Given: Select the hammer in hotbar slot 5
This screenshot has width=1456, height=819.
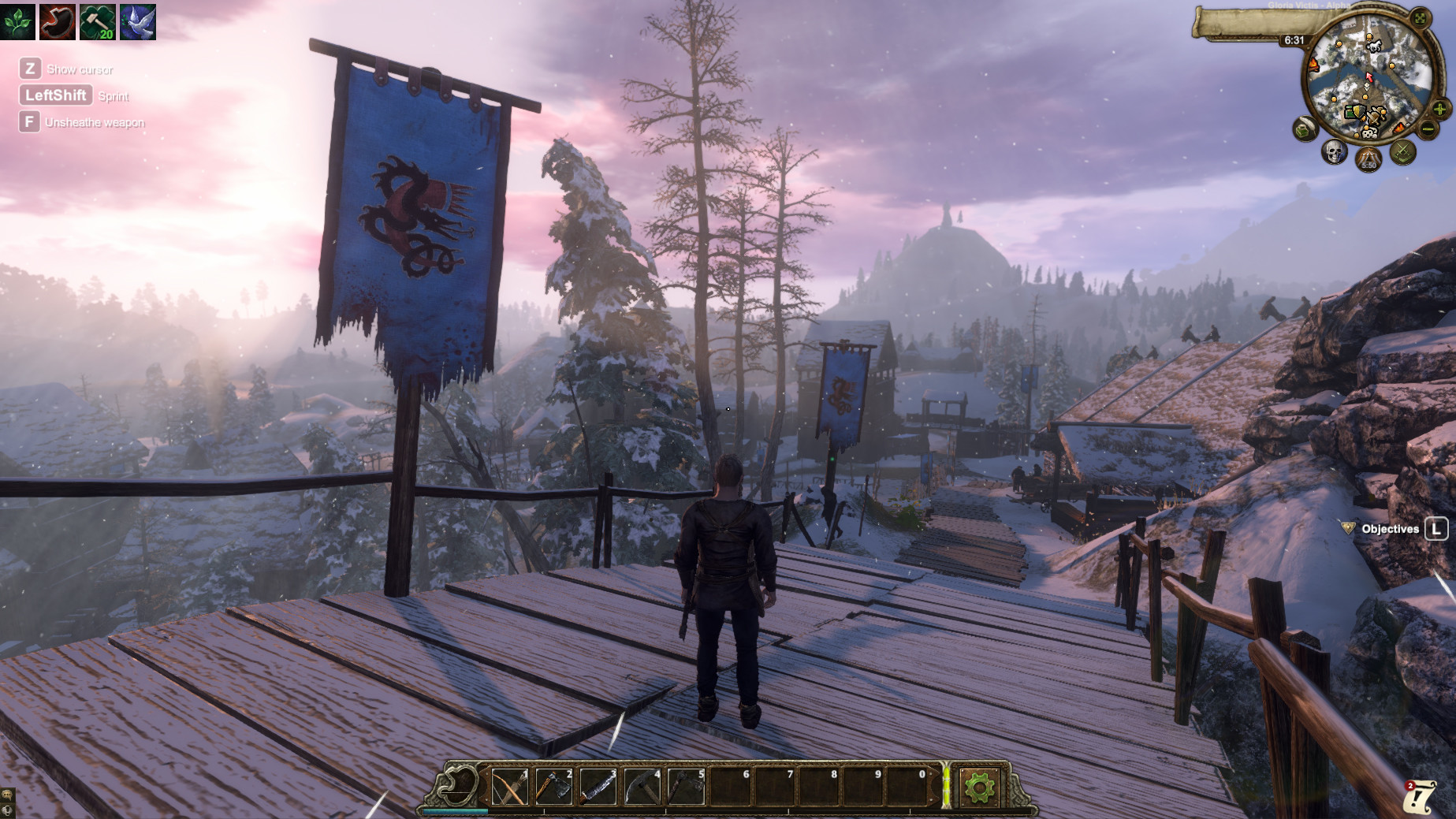Looking at the screenshot, I should click(x=686, y=787).
